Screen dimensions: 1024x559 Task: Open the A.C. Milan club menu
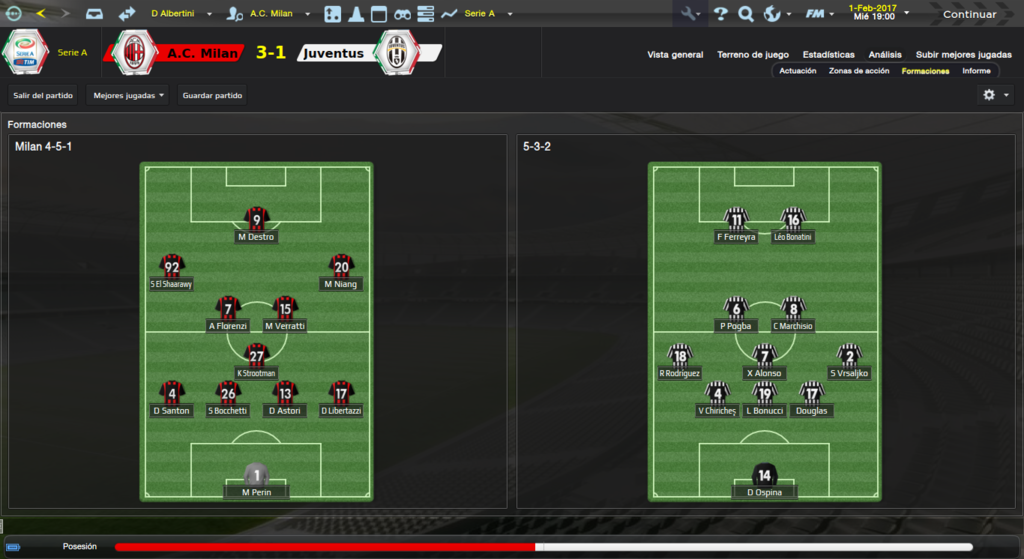(270, 14)
